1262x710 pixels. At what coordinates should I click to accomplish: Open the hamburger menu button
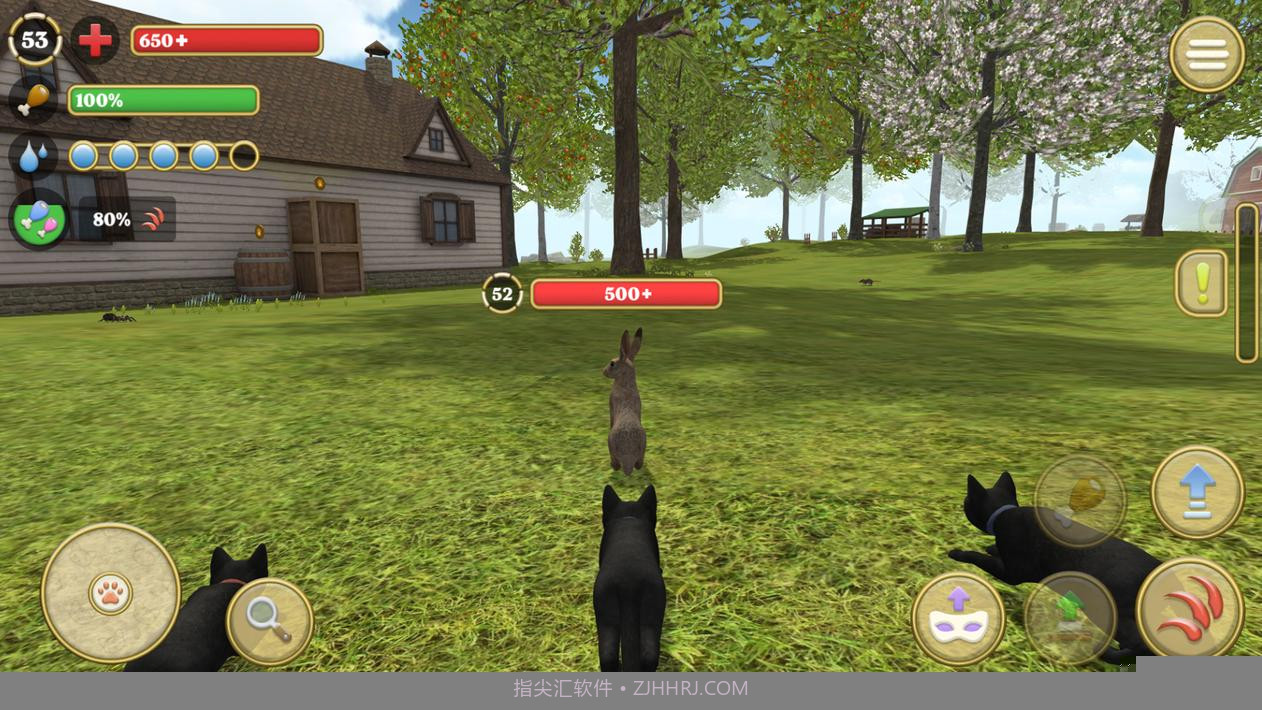point(1206,54)
